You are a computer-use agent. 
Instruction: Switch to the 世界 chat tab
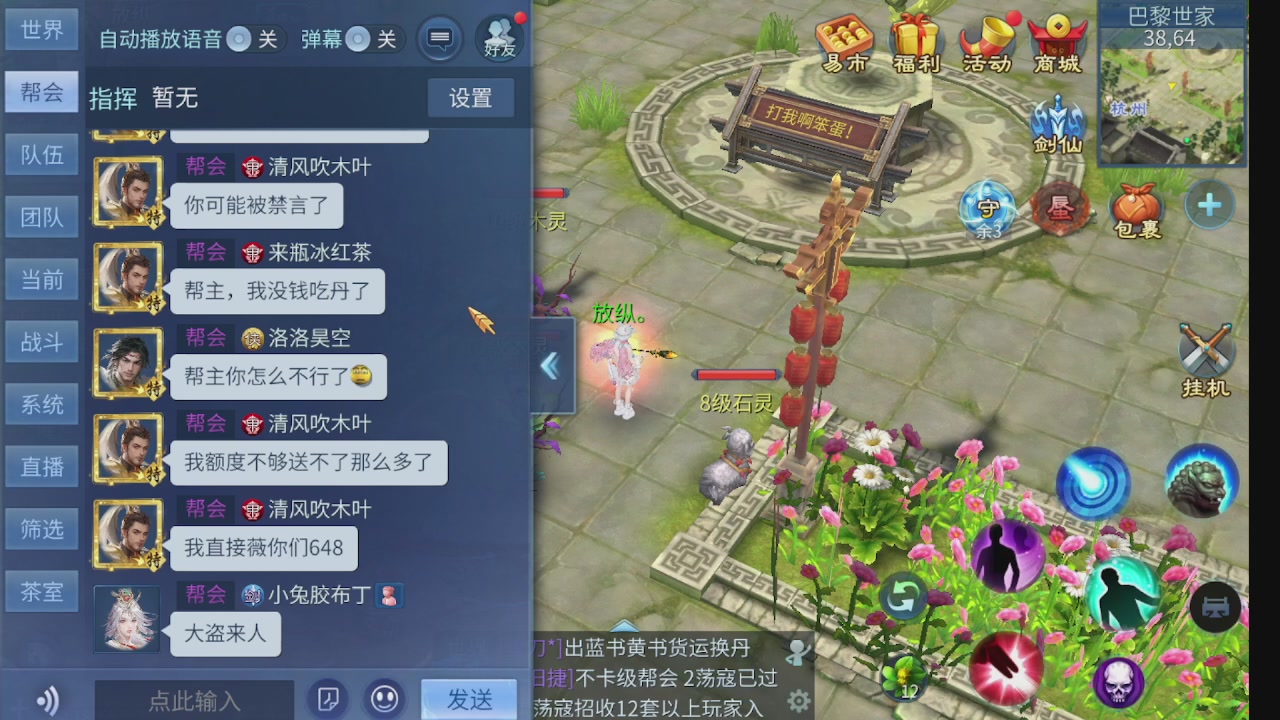(x=41, y=29)
